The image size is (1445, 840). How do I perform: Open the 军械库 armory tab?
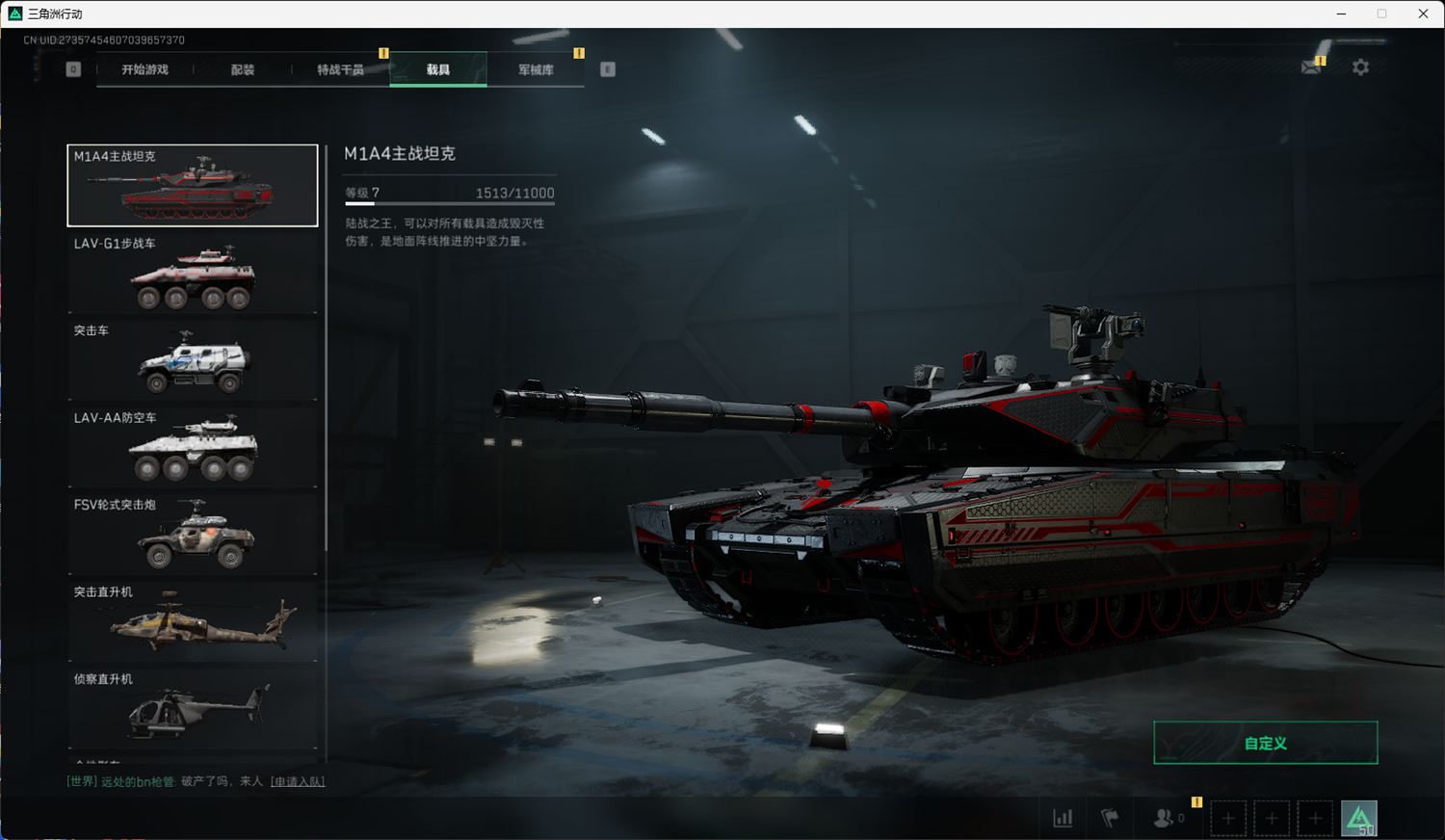(536, 69)
